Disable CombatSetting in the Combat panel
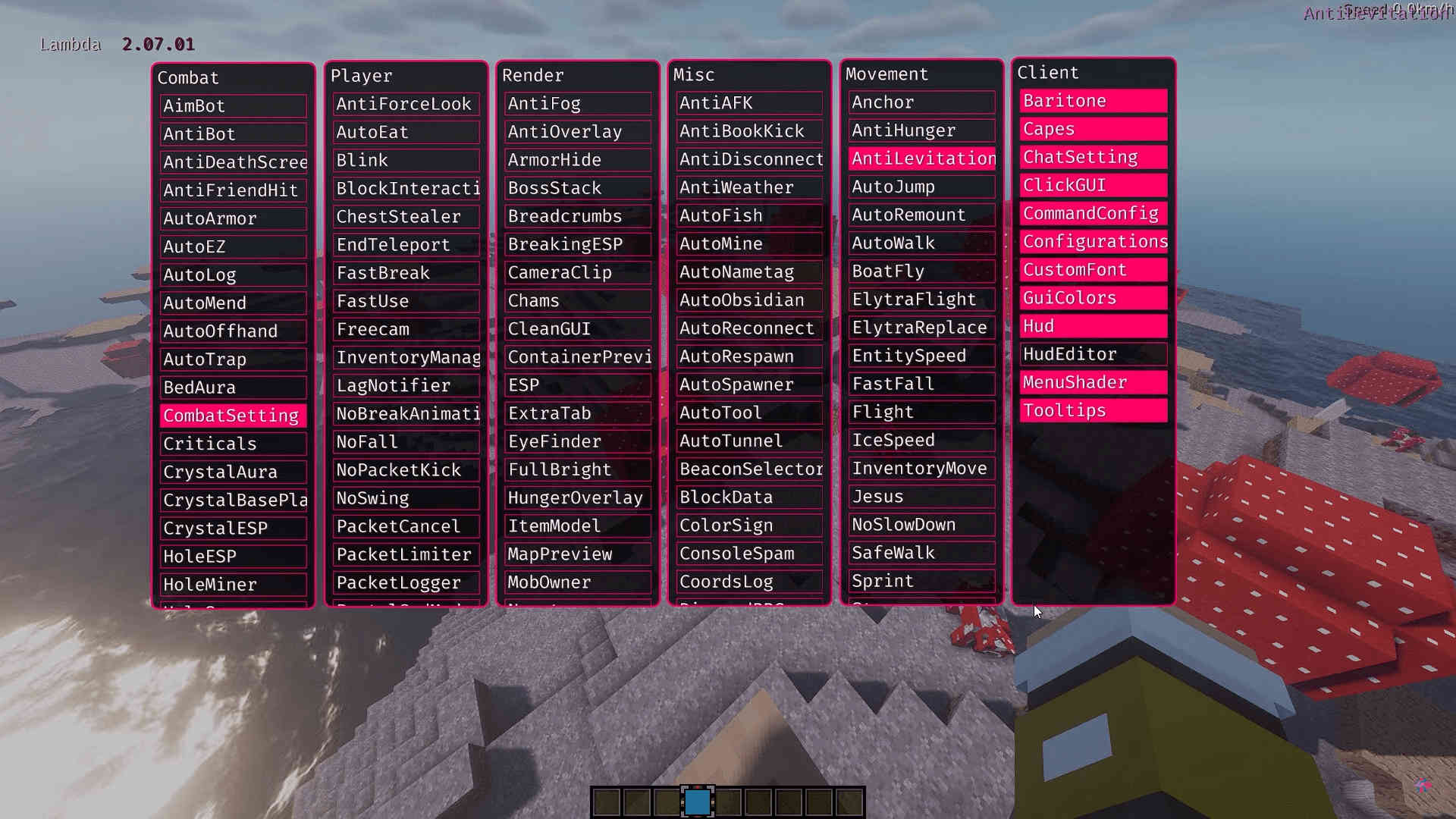The width and height of the screenshot is (1456, 819). 233,416
